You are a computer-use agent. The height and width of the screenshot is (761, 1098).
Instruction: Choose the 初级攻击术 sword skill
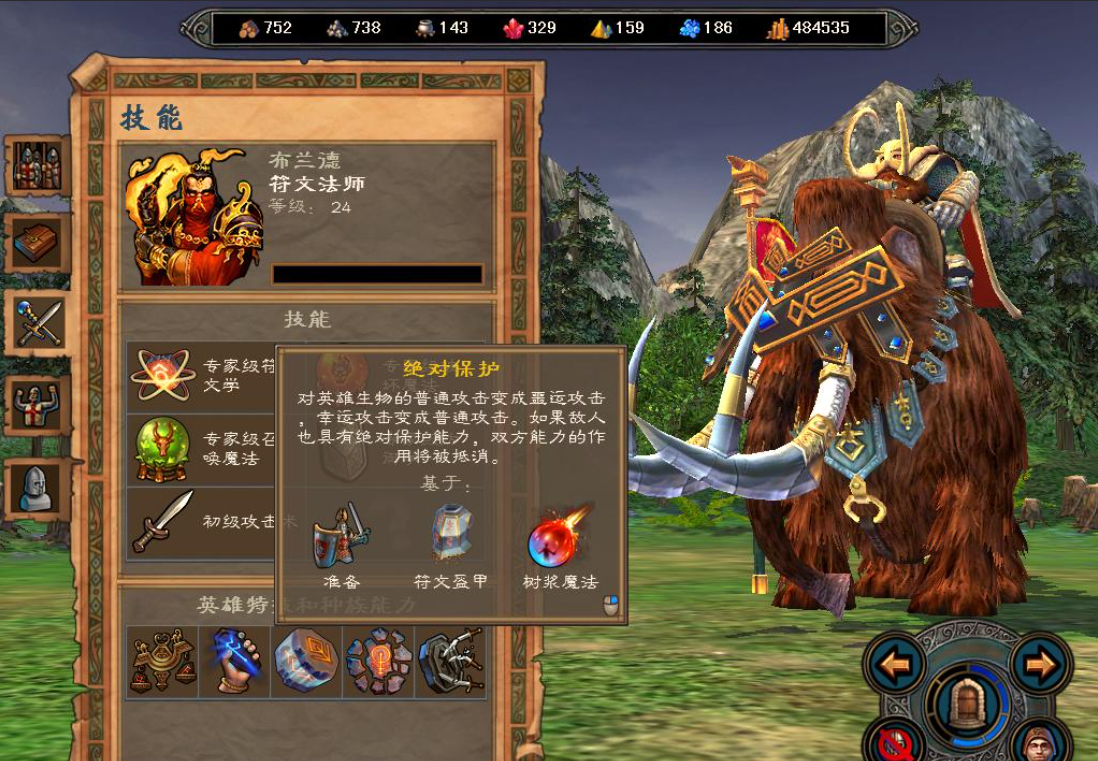click(x=160, y=520)
